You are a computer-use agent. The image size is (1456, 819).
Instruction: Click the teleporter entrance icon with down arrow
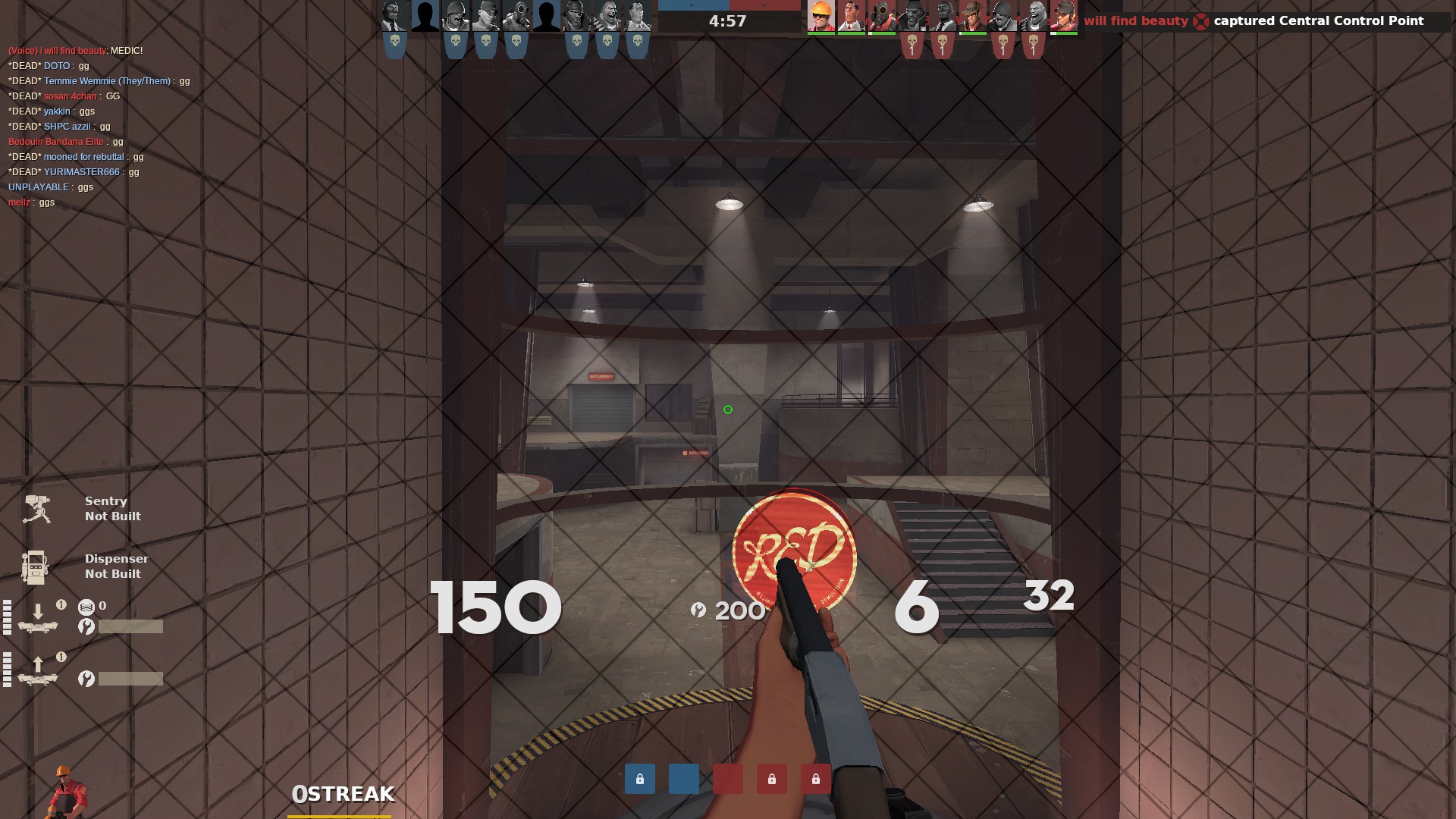point(38,617)
